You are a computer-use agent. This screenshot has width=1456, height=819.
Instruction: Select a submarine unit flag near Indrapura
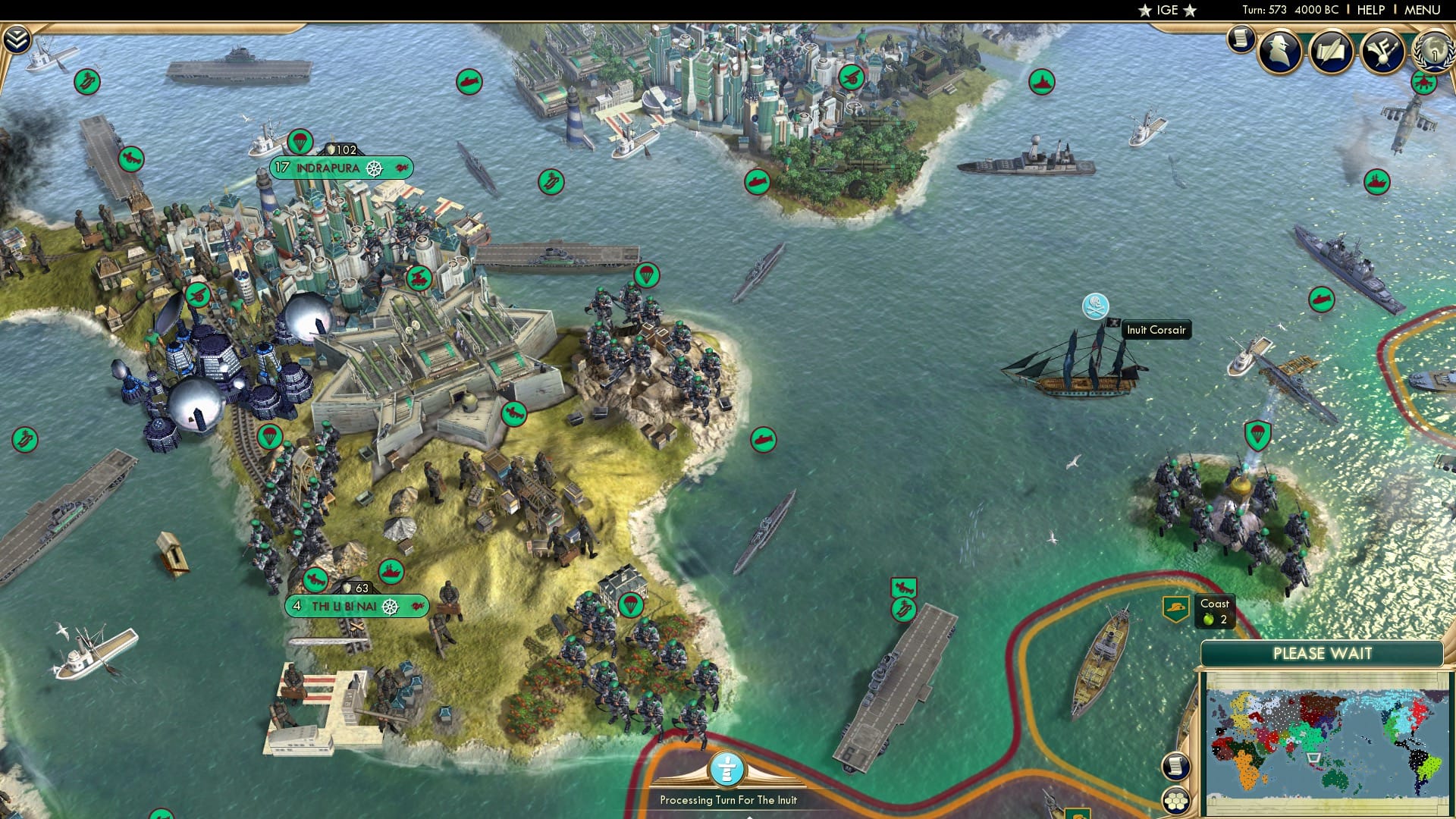(x=762, y=439)
